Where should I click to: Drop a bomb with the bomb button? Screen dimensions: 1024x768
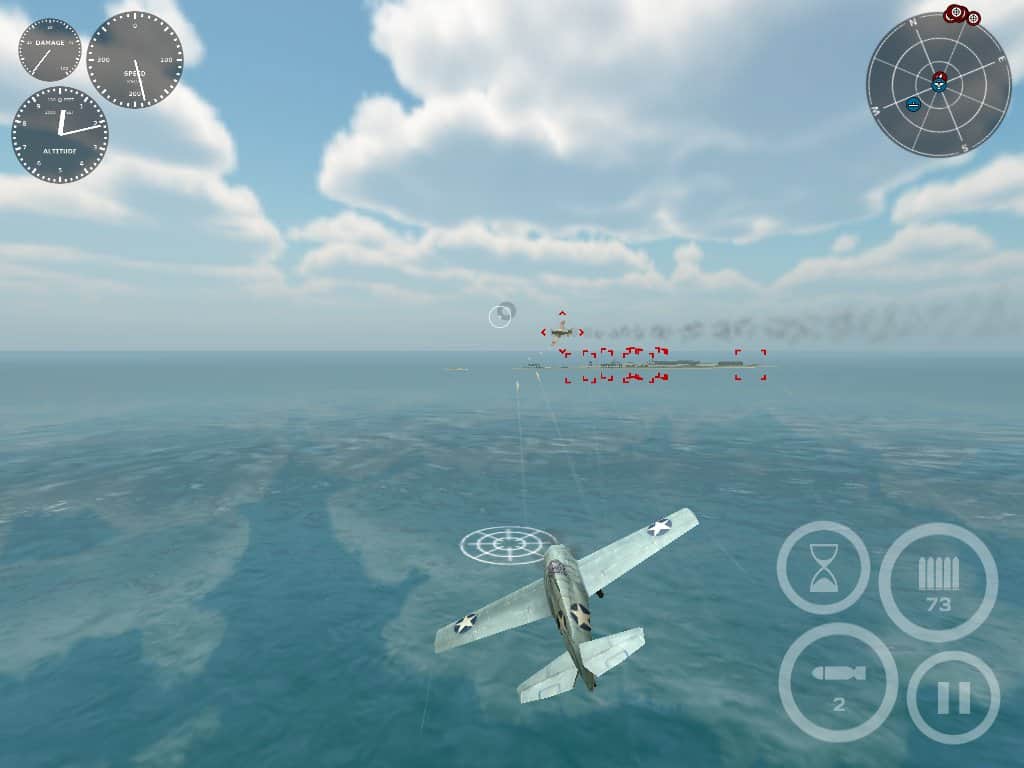pyautogui.click(x=838, y=682)
